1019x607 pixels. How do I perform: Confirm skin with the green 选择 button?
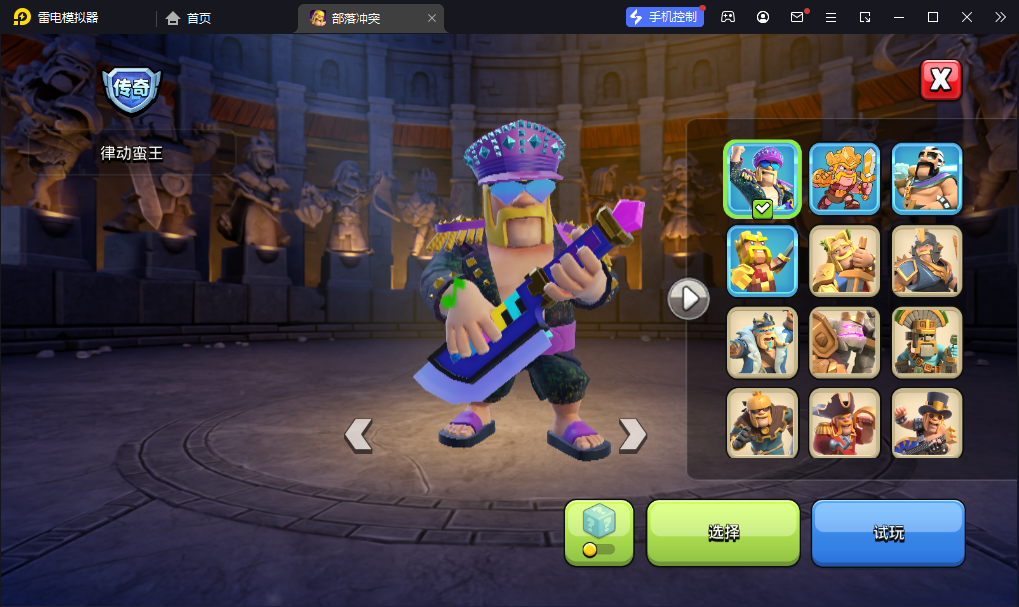pos(723,532)
